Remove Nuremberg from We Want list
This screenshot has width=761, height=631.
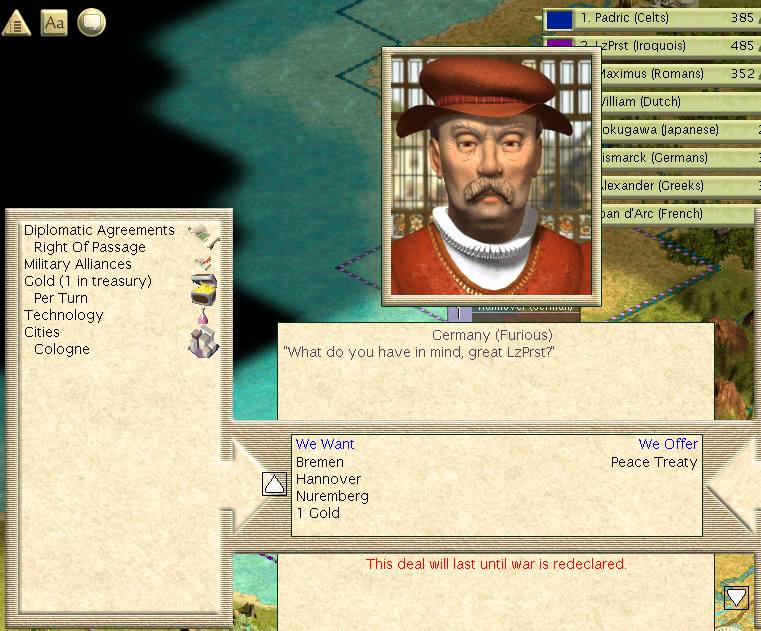point(332,496)
